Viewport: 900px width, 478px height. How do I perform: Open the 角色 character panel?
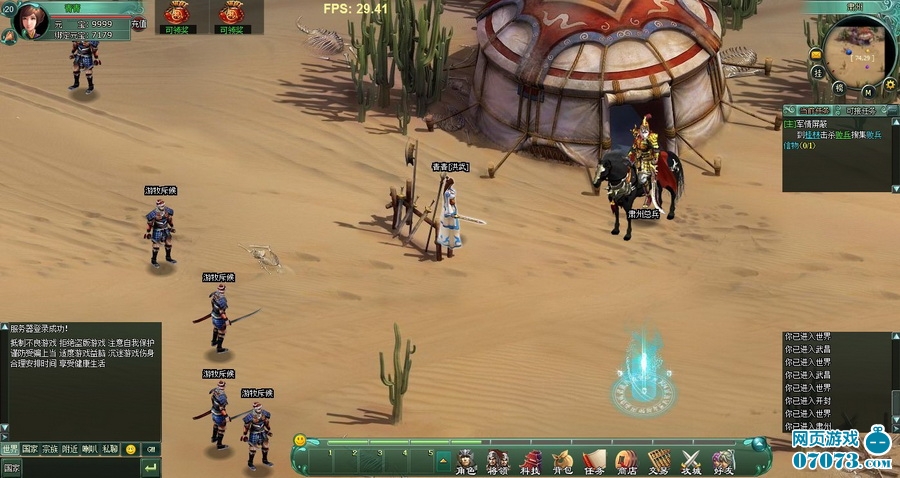pyautogui.click(x=466, y=461)
